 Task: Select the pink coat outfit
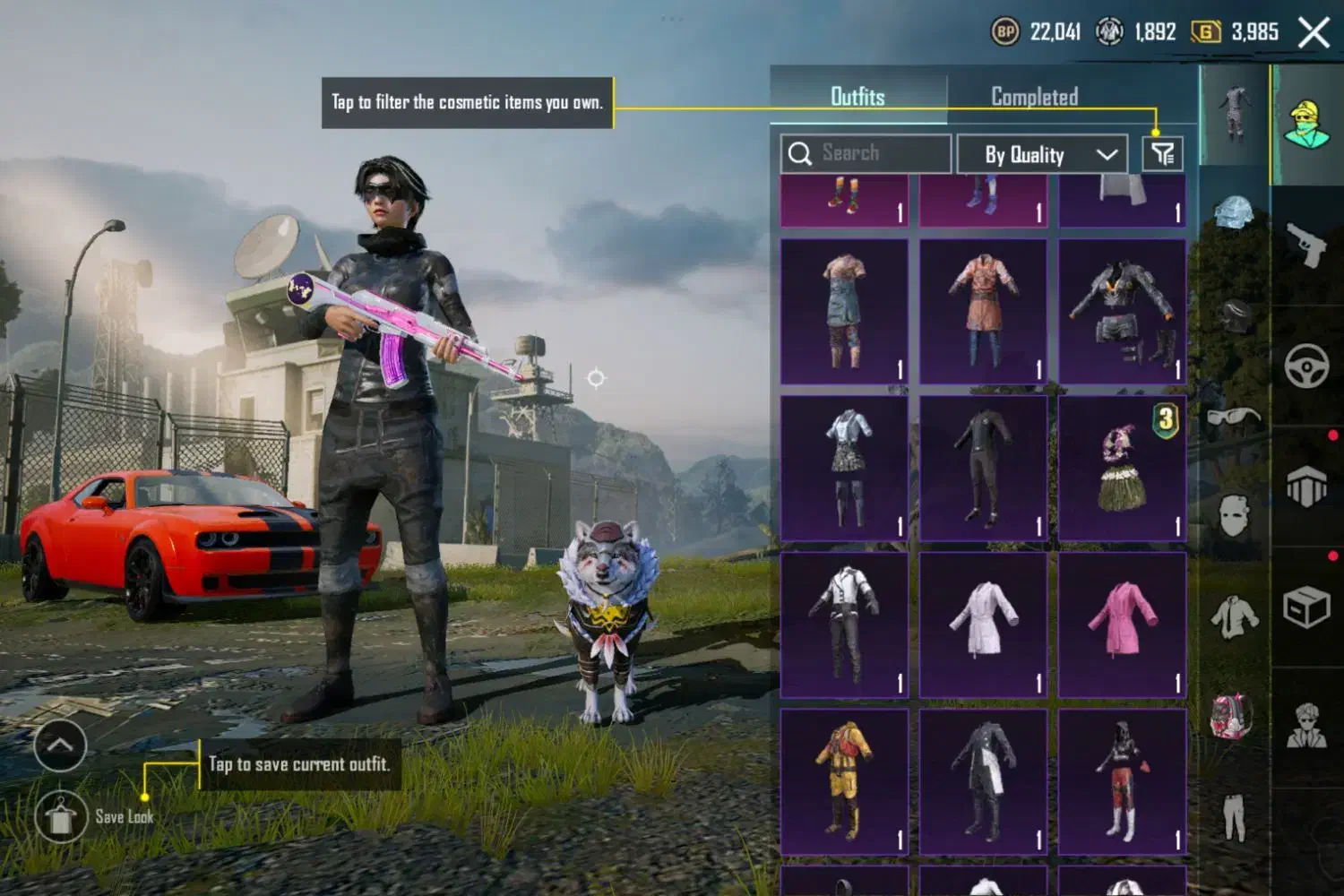pyautogui.click(x=1122, y=625)
